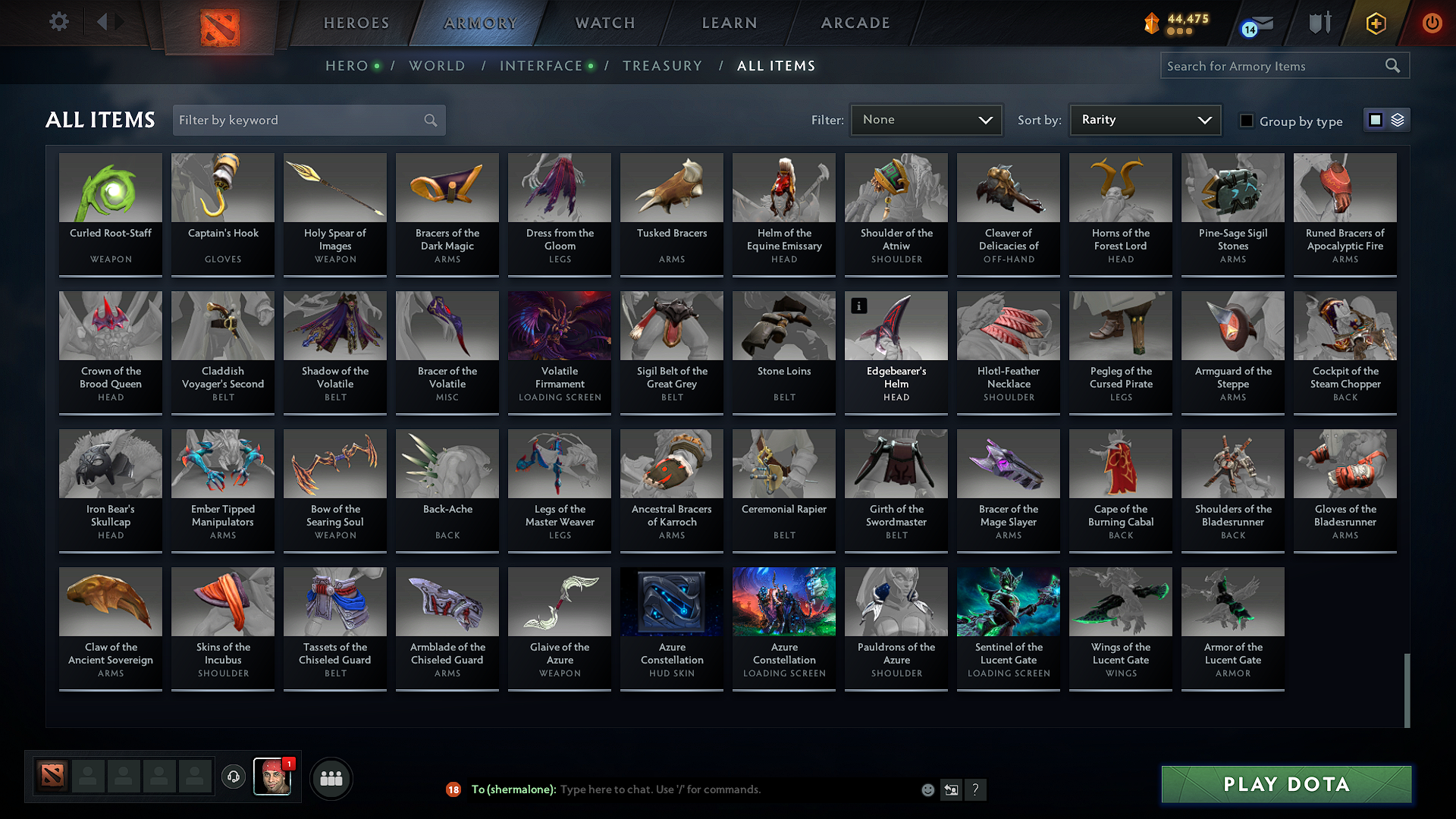The image size is (1456, 819).
Task: Switch to stacked layer view toggle
Action: pos(1396,119)
